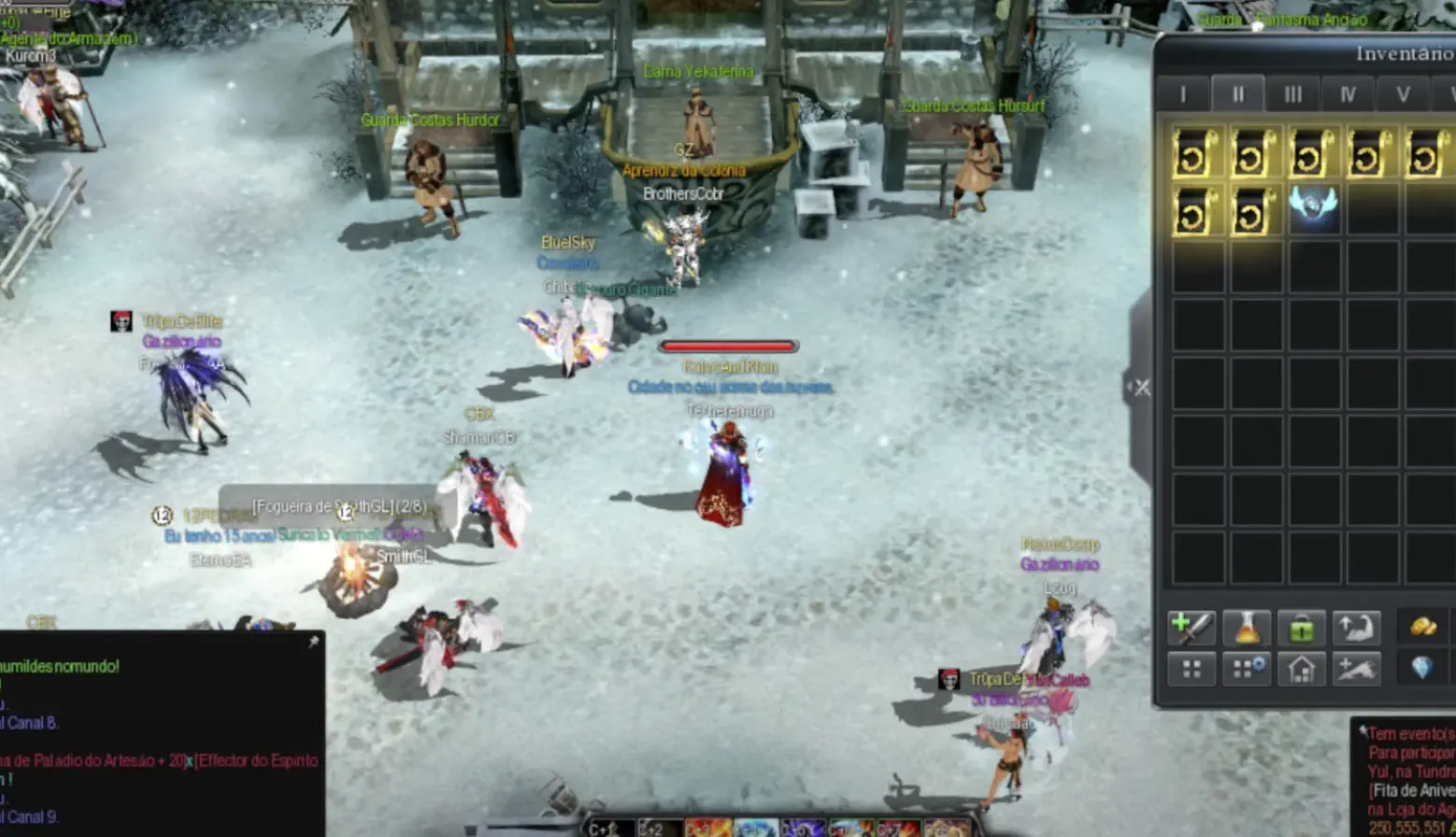Select the weapon enhancement icon with green plus
Image resolution: width=1456 pixels, height=837 pixels.
pyautogui.click(x=1192, y=627)
